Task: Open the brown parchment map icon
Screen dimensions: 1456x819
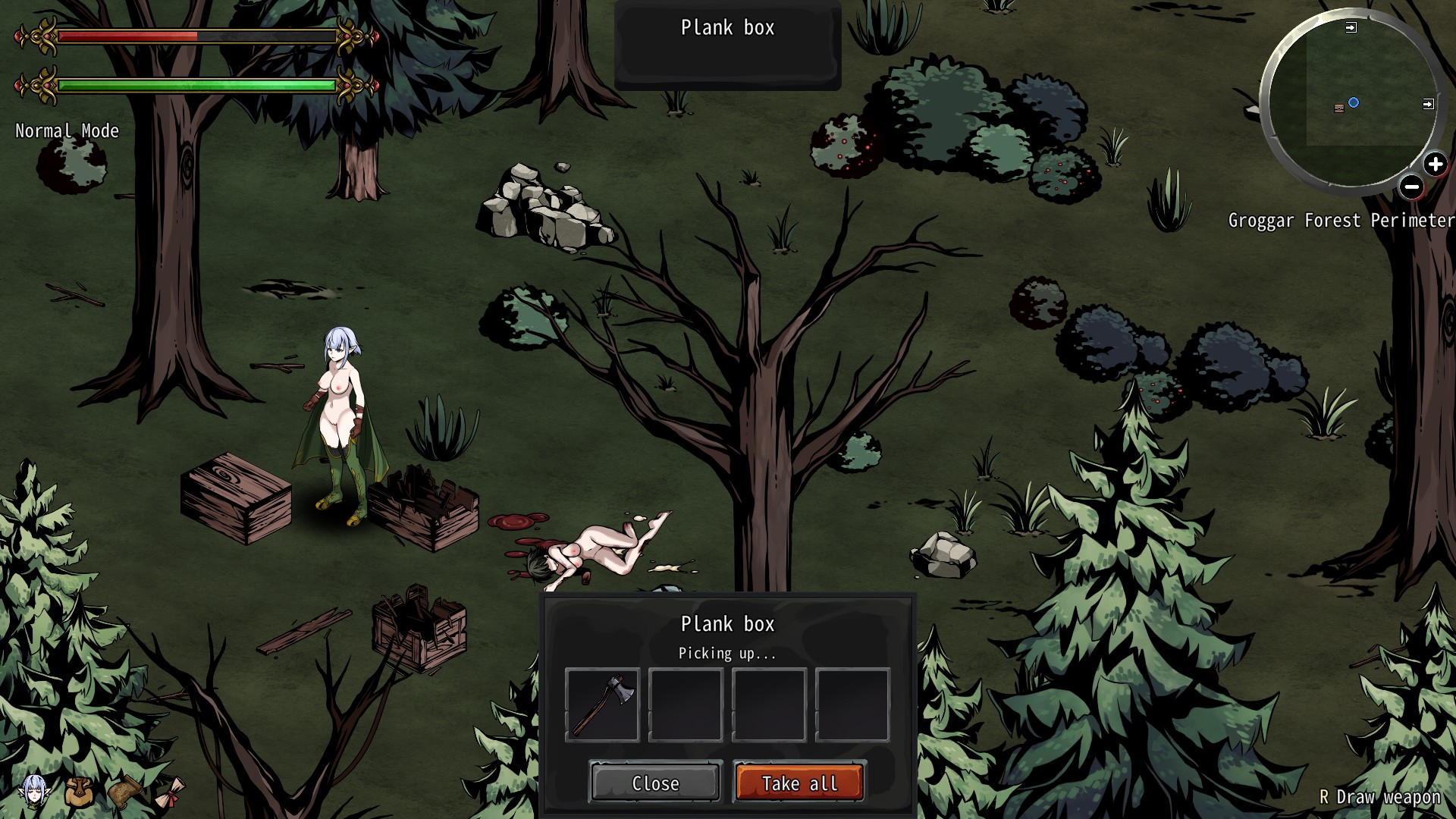Action: click(125, 792)
